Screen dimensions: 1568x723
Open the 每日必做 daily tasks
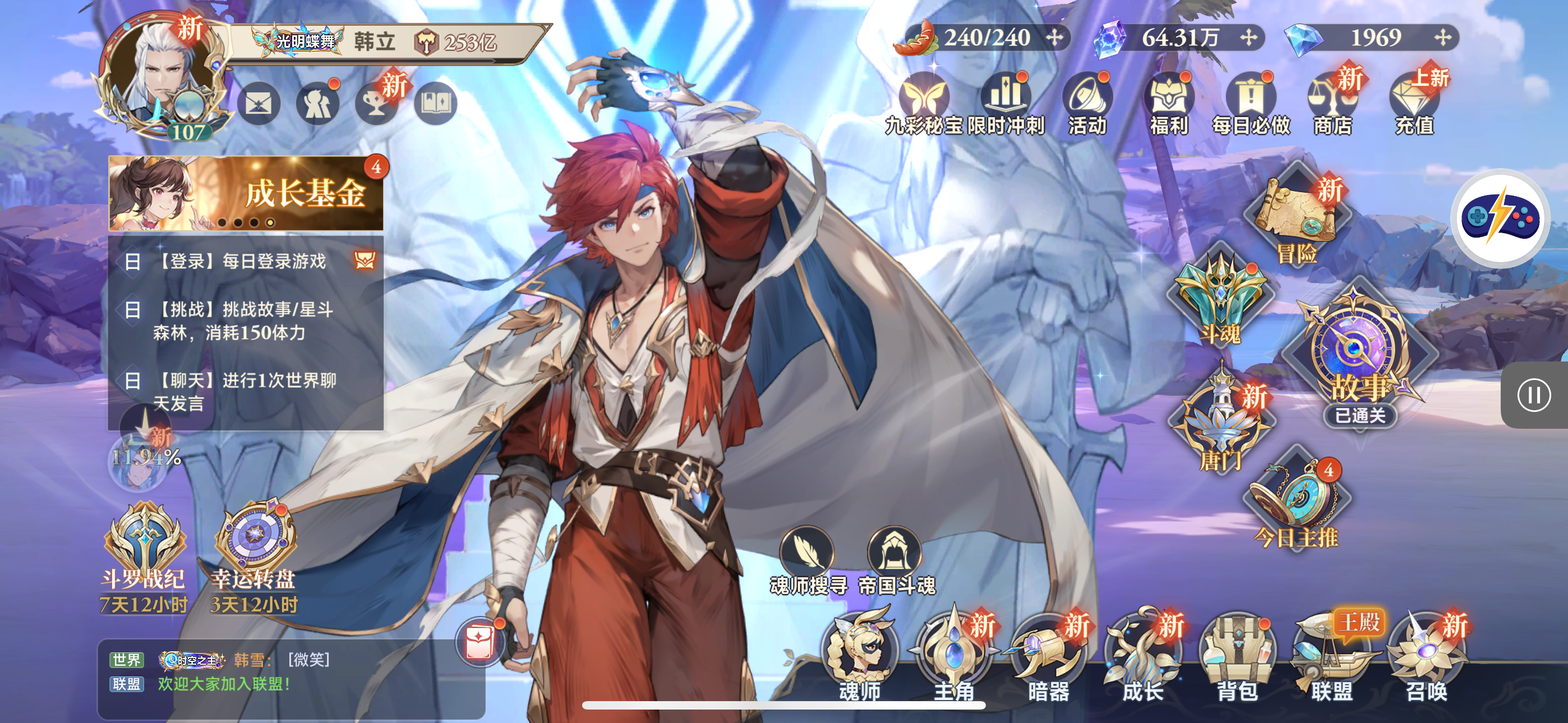tap(1250, 105)
